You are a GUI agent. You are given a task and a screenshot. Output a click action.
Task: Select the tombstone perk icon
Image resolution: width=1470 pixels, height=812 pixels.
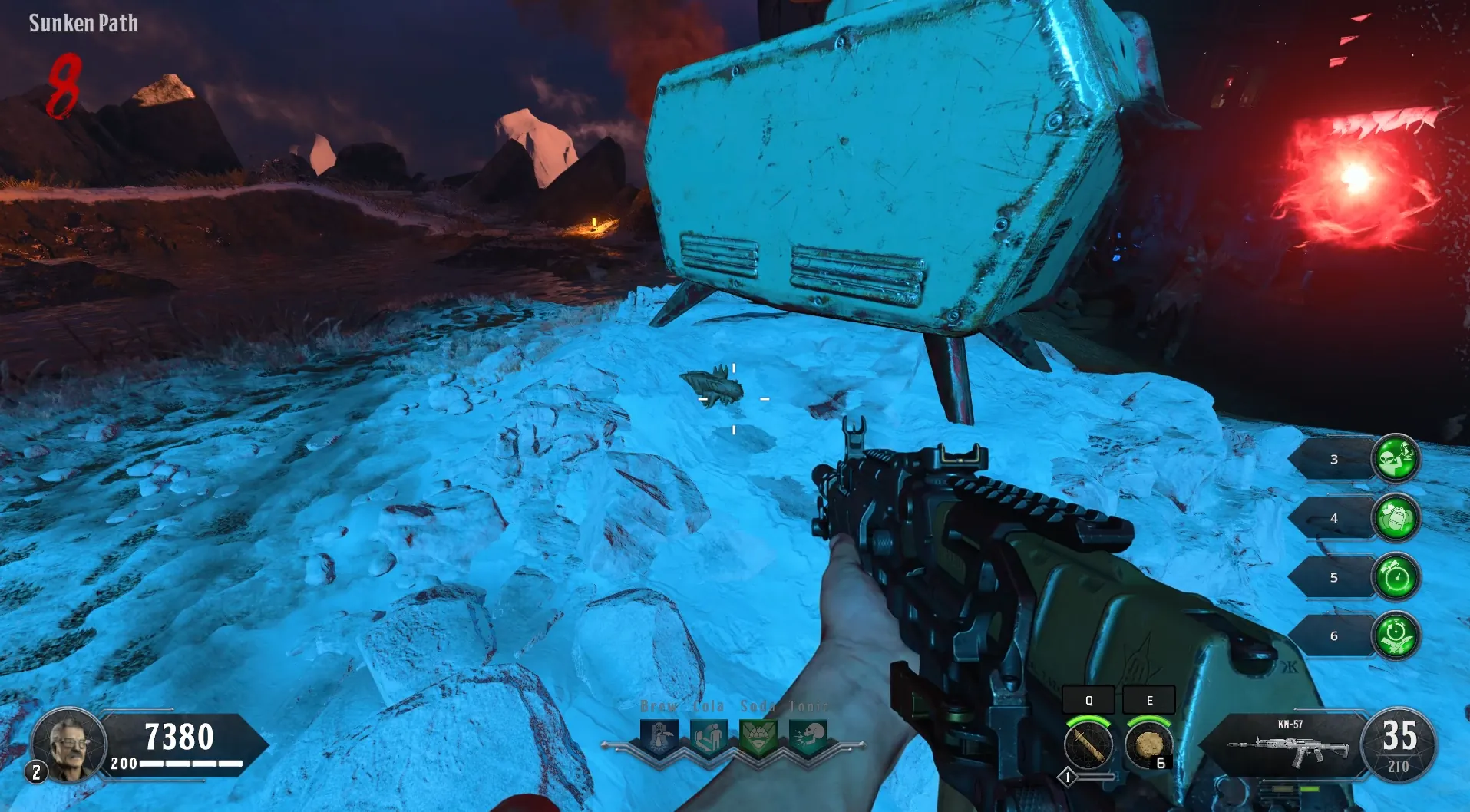click(659, 738)
